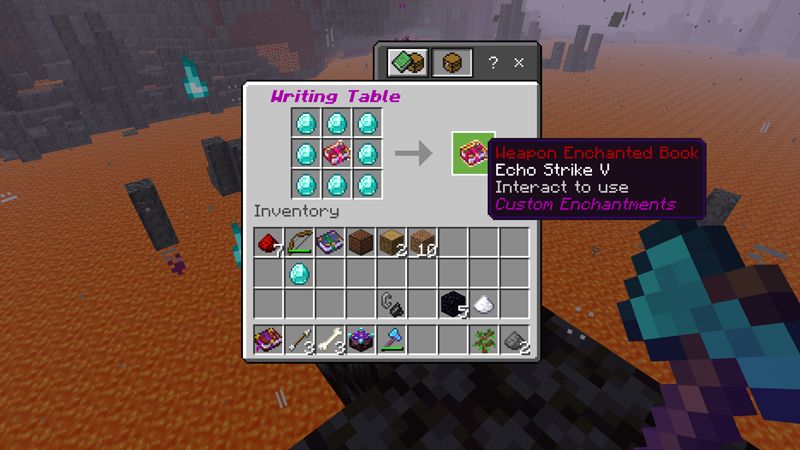Select the sapling in the hotbar
800x450 pixels.
483,339
